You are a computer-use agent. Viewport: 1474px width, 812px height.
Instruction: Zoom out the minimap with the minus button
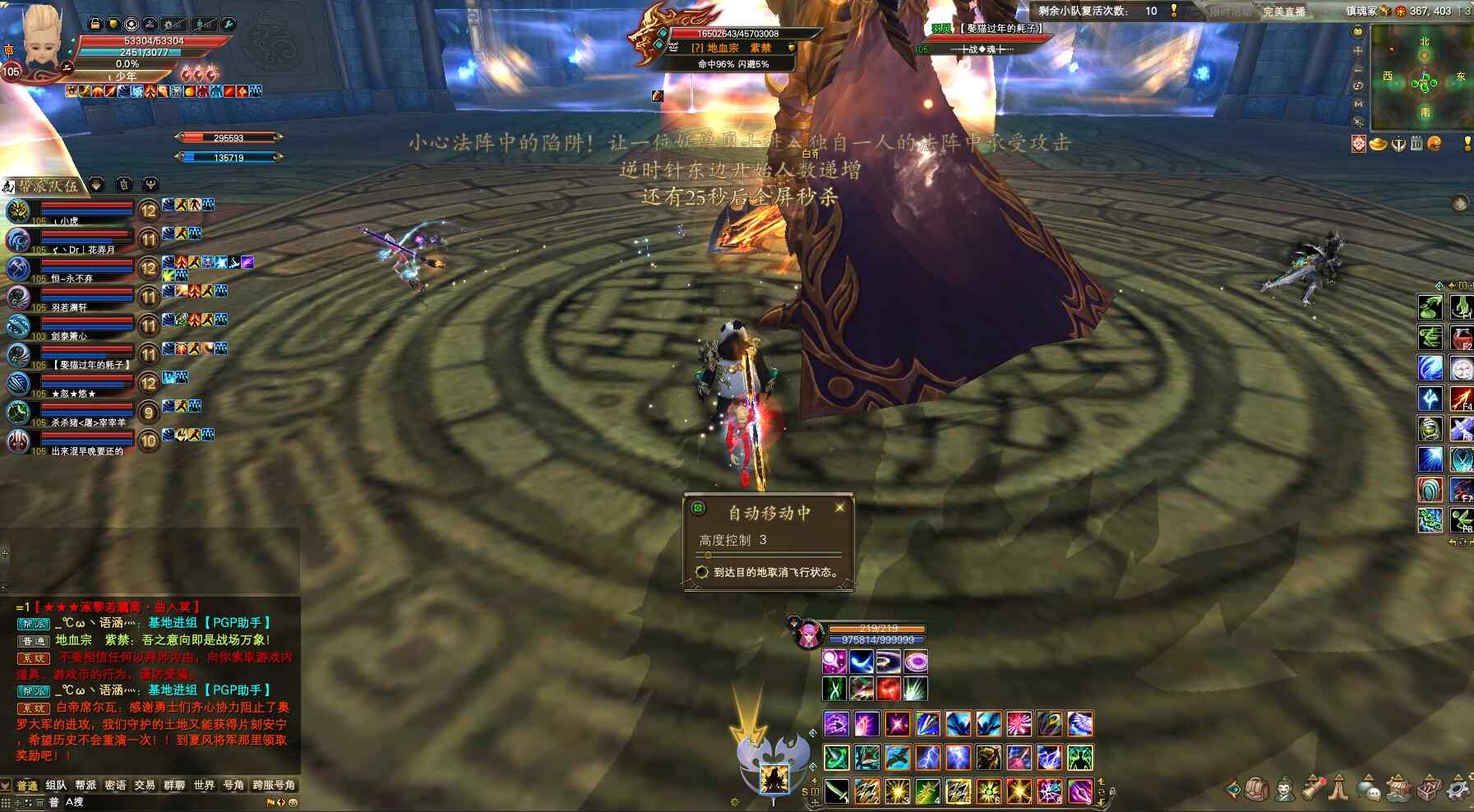(x=1358, y=68)
